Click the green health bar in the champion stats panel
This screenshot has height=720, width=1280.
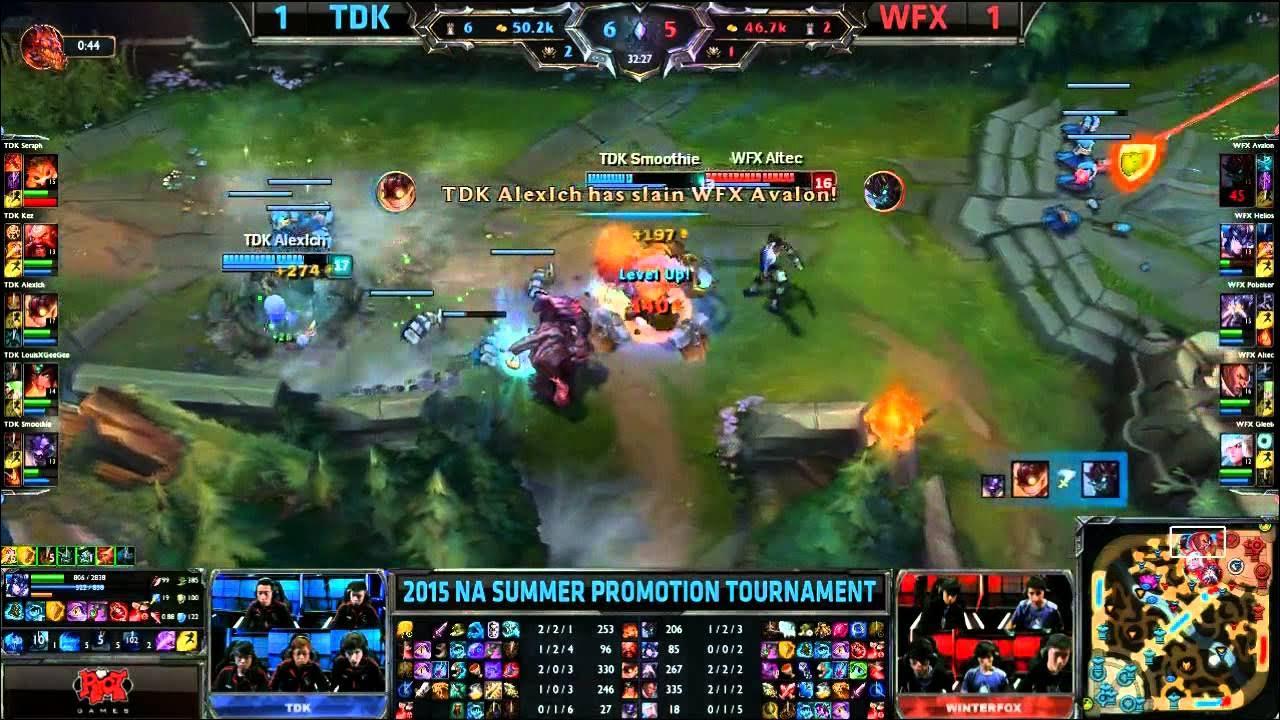(x=48, y=578)
